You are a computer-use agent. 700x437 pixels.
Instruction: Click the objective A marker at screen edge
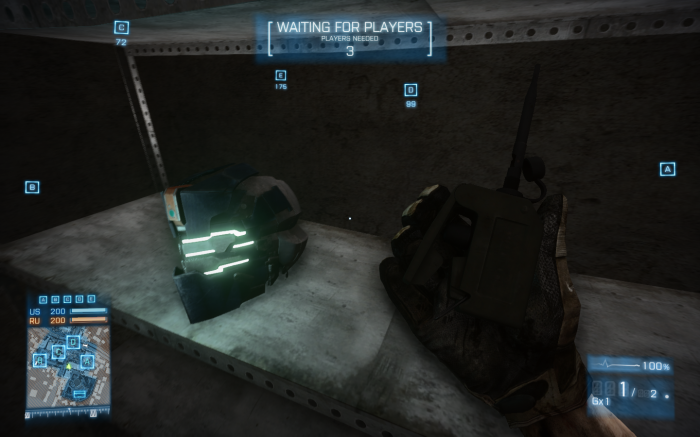667,169
